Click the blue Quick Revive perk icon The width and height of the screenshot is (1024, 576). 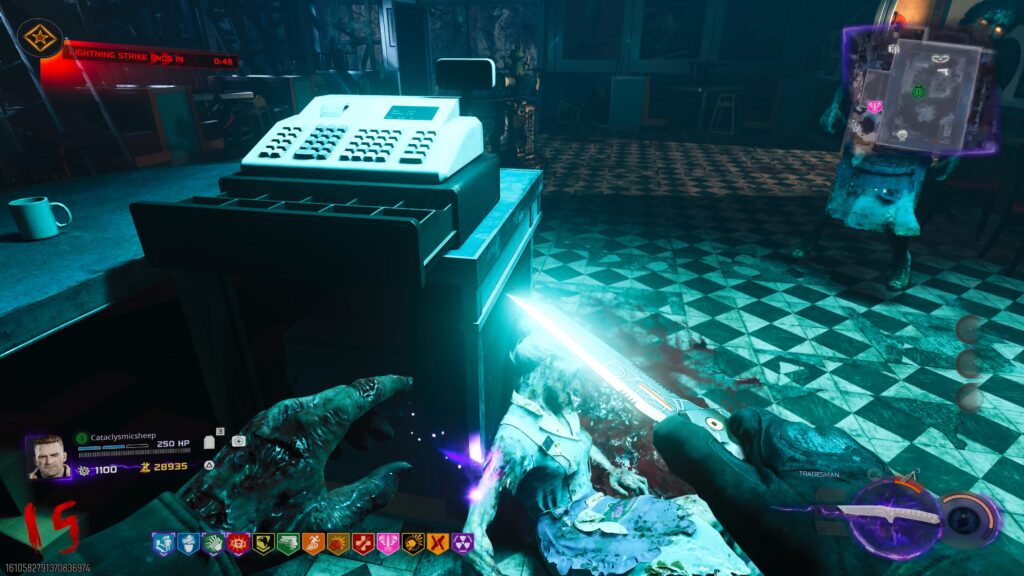point(161,544)
